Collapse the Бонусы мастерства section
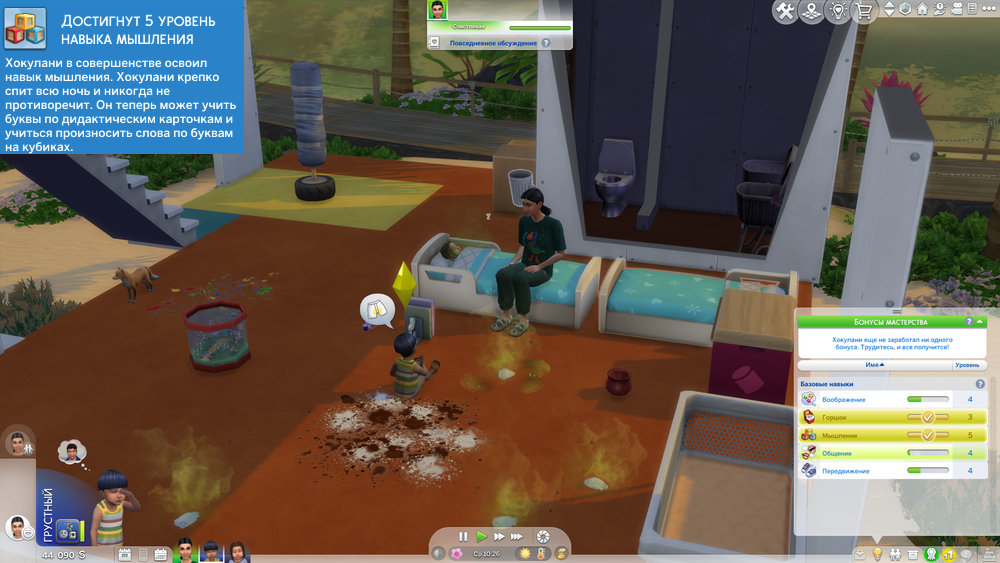The image size is (1000, 563). pos(980,322)
